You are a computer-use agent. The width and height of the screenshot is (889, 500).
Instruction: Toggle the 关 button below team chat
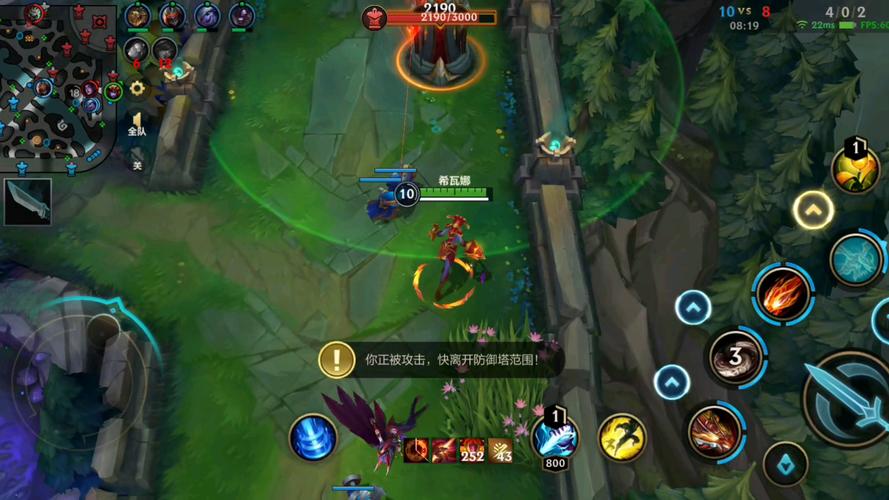click(137, 165)
